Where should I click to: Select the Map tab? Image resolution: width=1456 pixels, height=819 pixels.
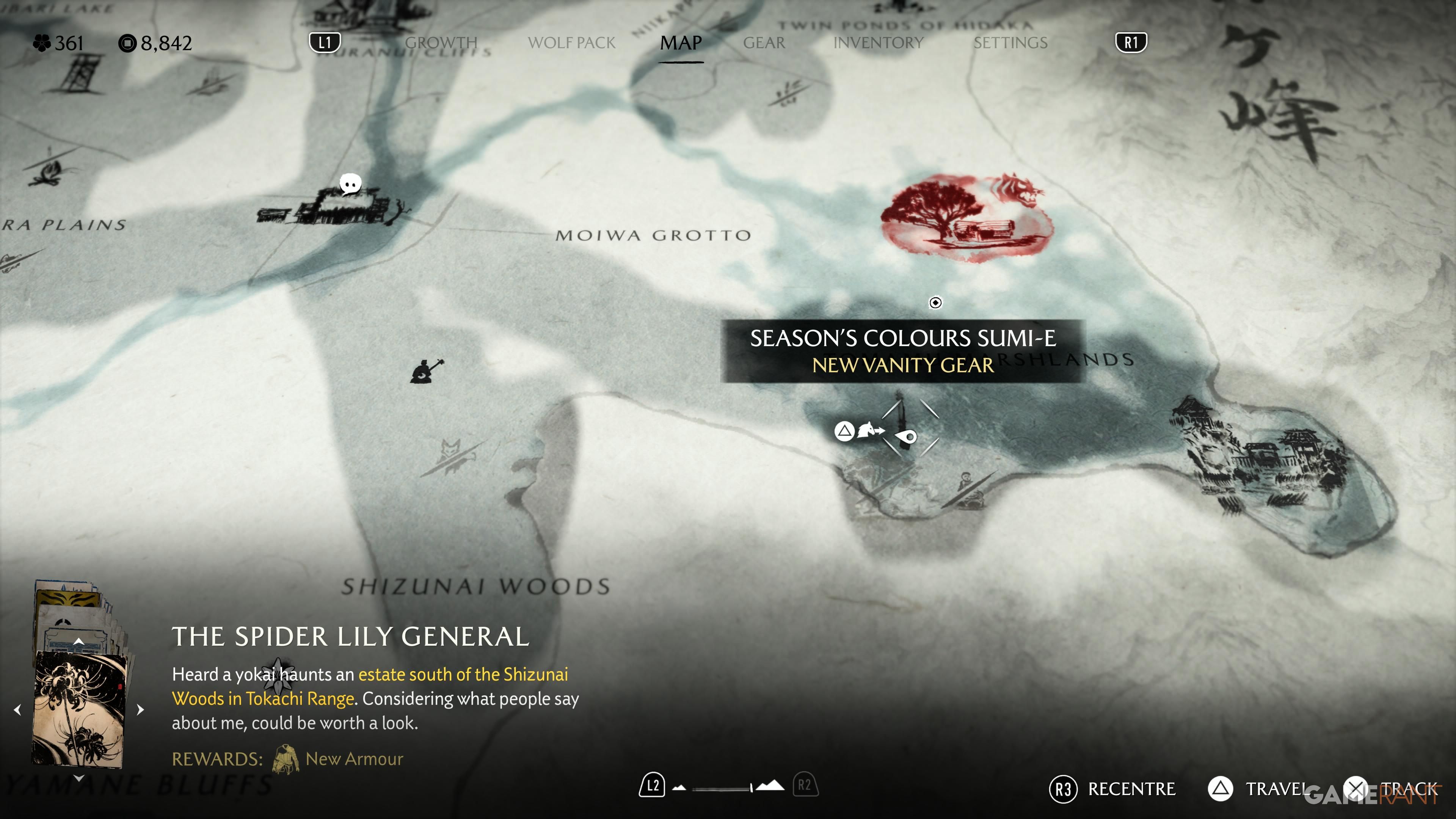[x=681, y=43]
